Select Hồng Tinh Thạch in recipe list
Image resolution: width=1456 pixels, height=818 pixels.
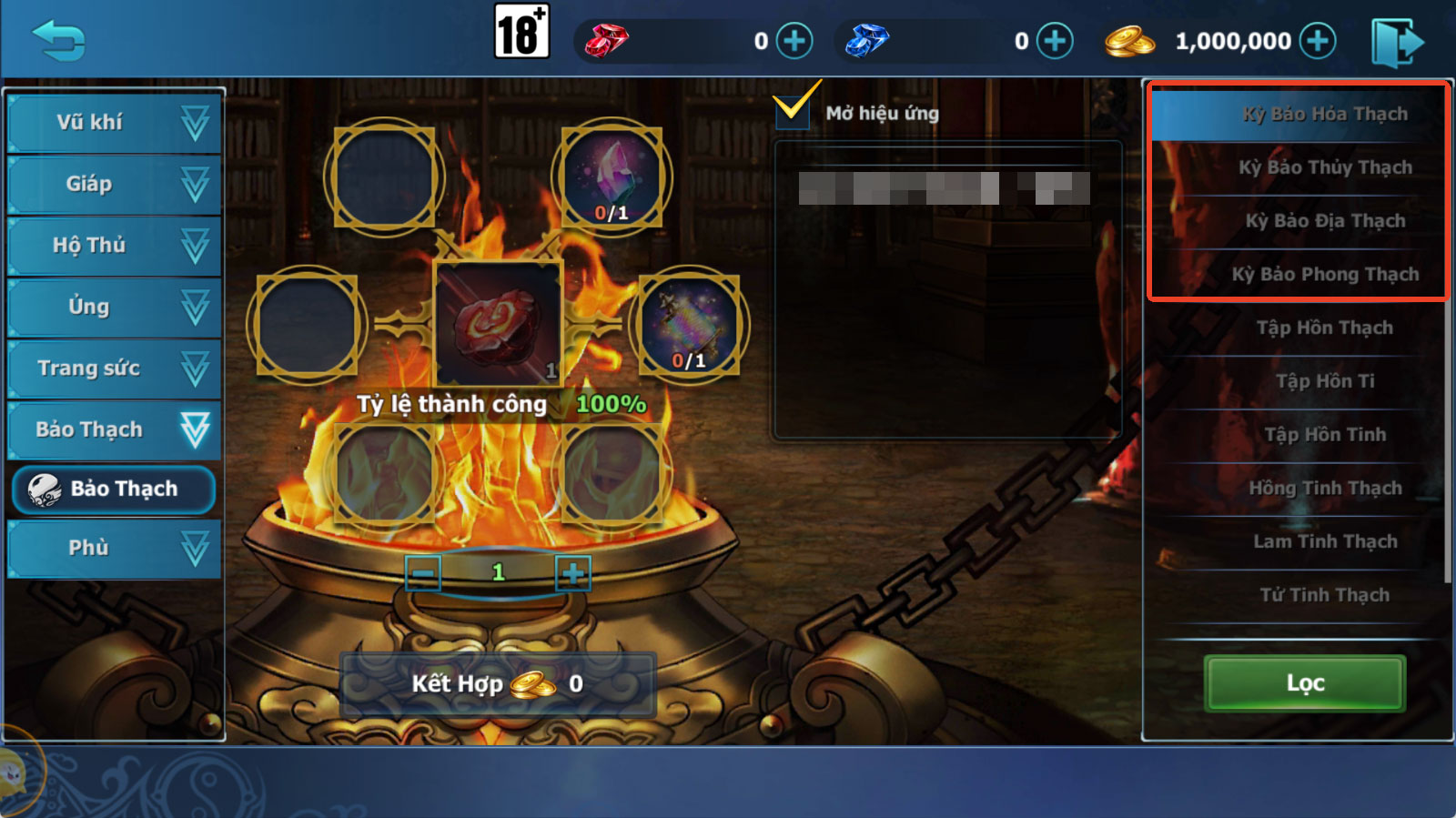1324,489
